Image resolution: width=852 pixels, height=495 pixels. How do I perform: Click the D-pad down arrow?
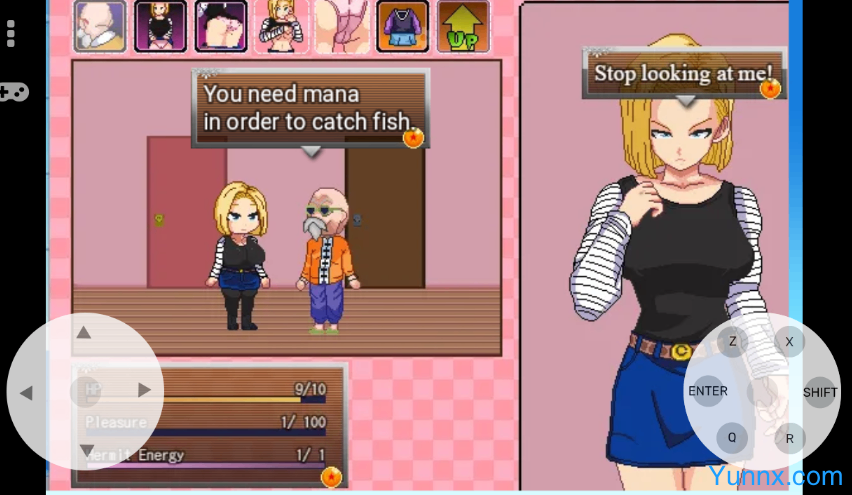[x=86, y=449]
